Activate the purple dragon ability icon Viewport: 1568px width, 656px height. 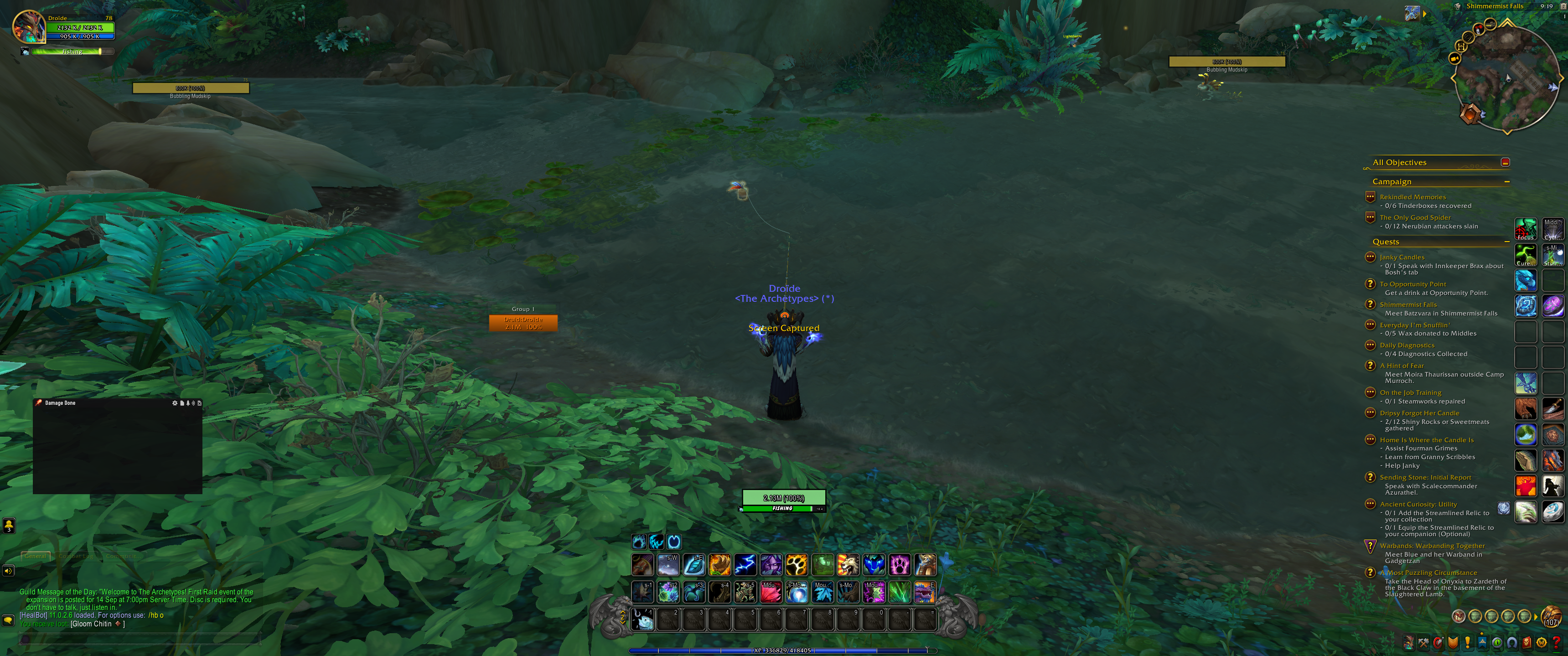pos(924,592)
